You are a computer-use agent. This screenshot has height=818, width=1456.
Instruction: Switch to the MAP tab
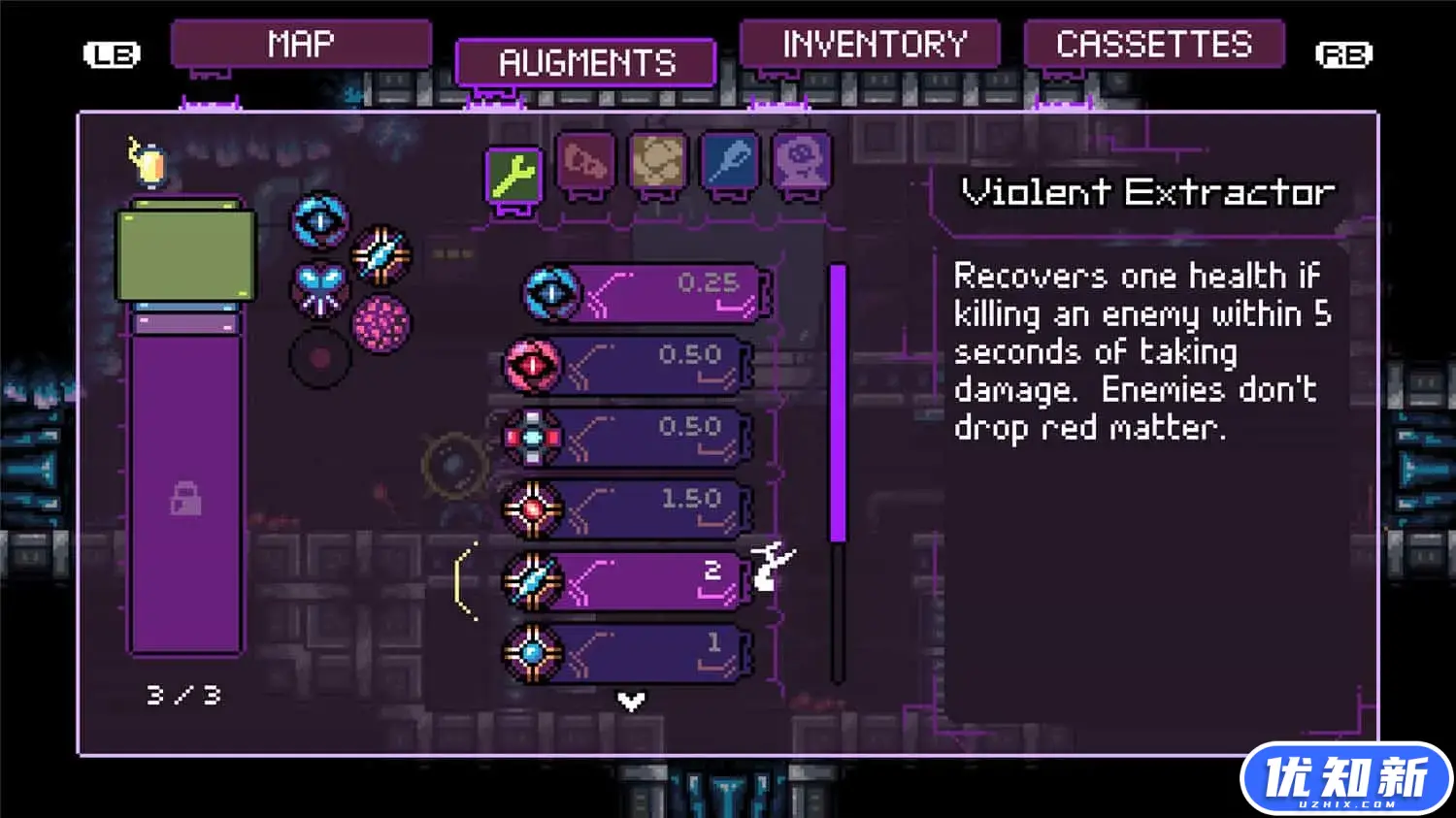point(301,45)
